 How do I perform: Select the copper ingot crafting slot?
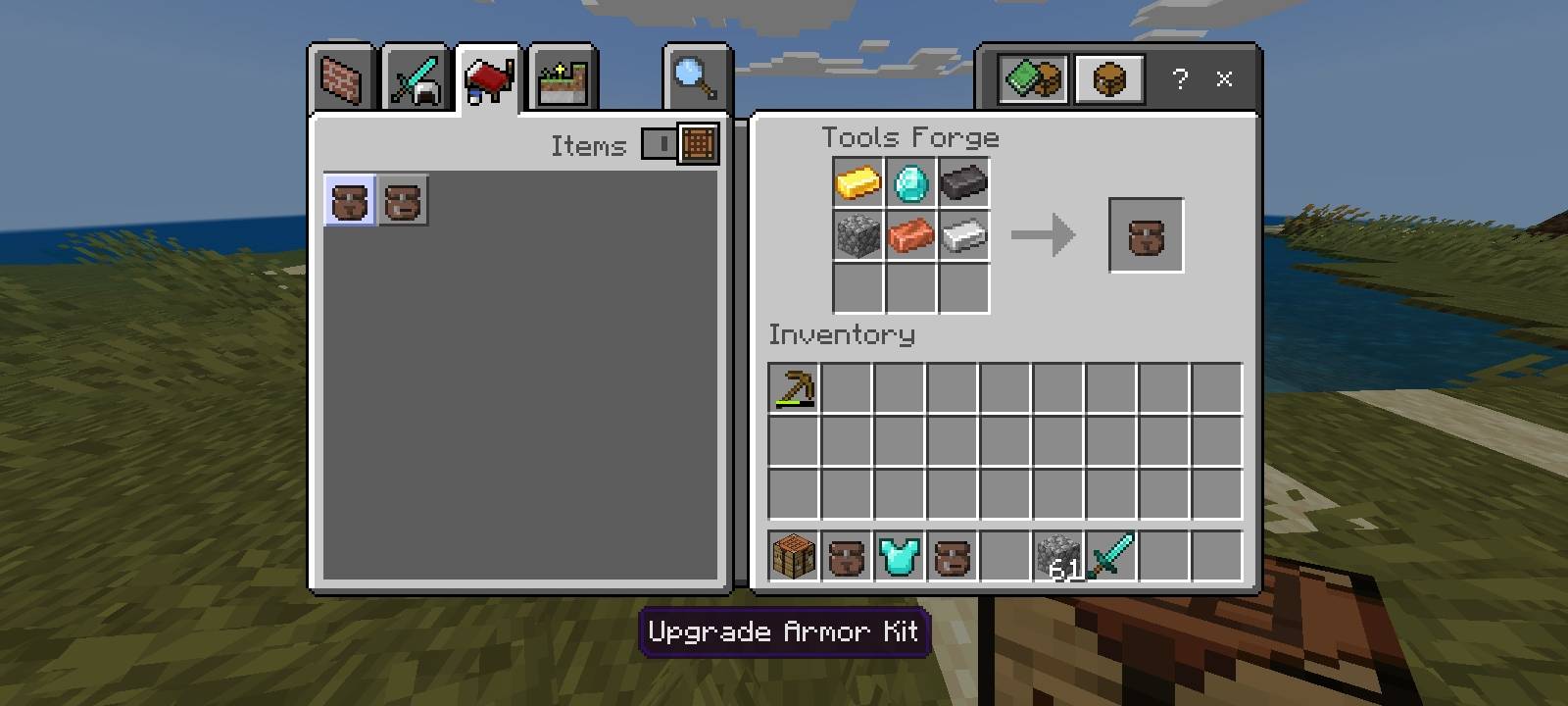[x=911, y=235]
